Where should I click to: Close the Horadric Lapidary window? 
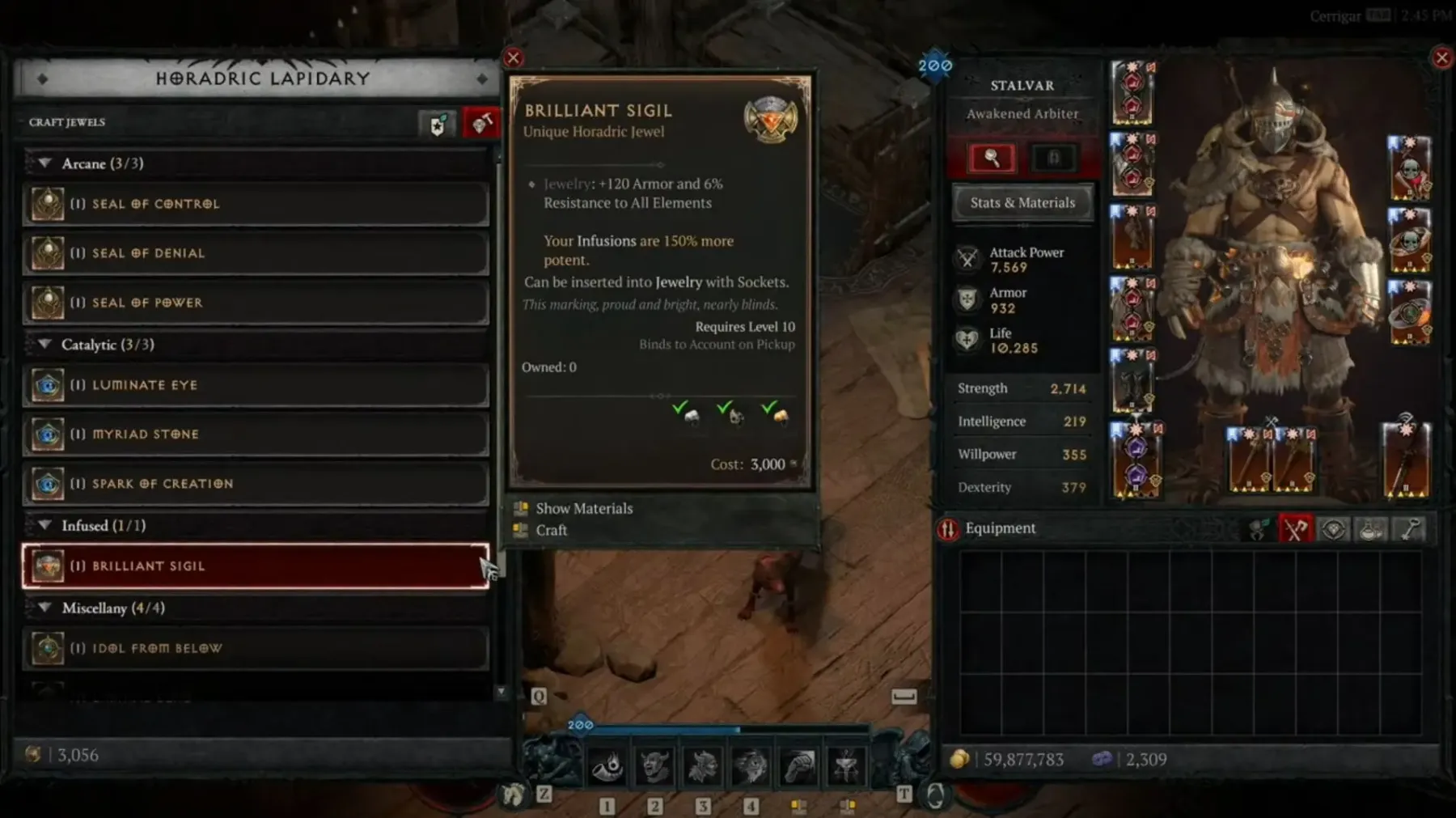(x=514, y=57)
